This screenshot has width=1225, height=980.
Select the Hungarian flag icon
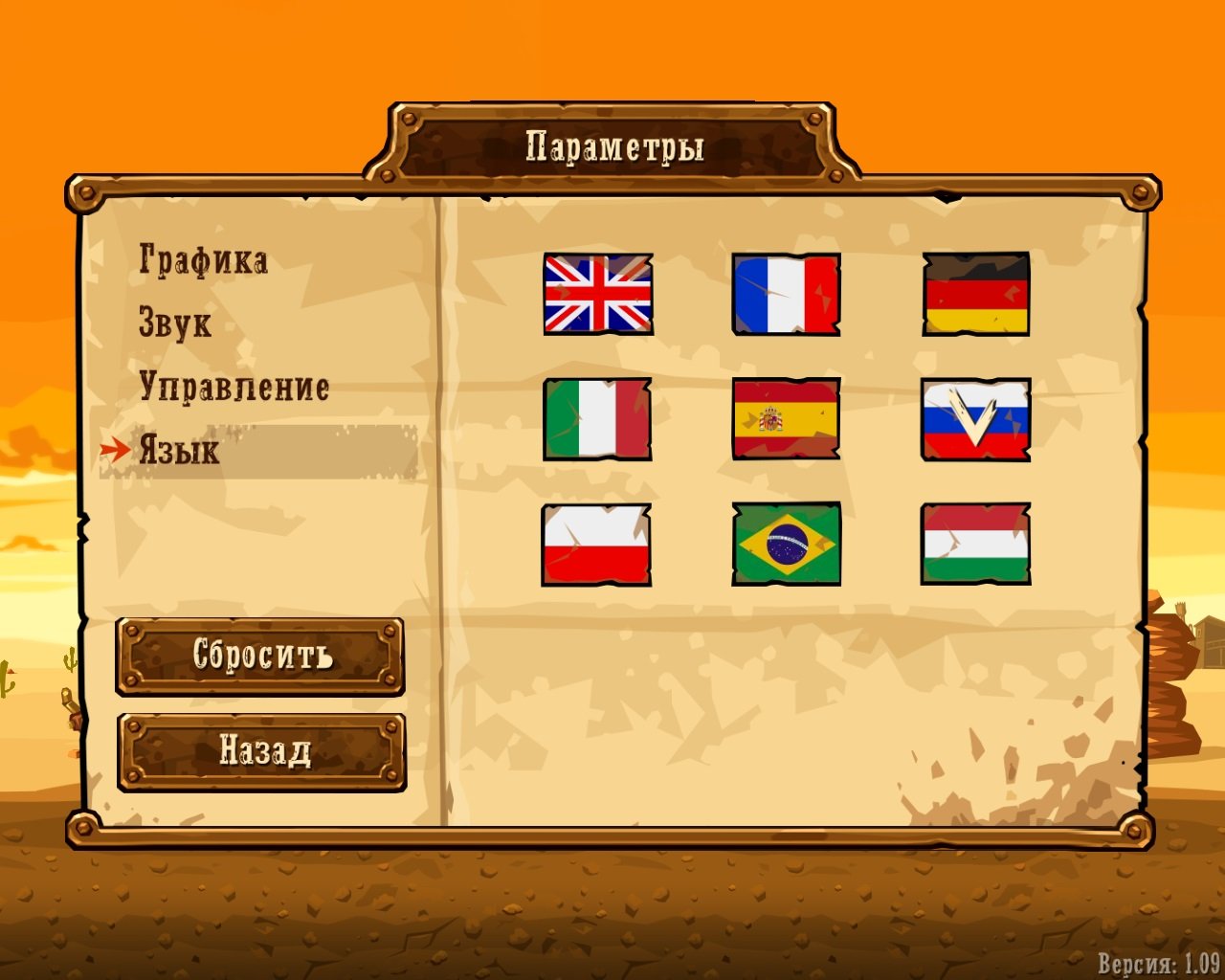point(975,544)
